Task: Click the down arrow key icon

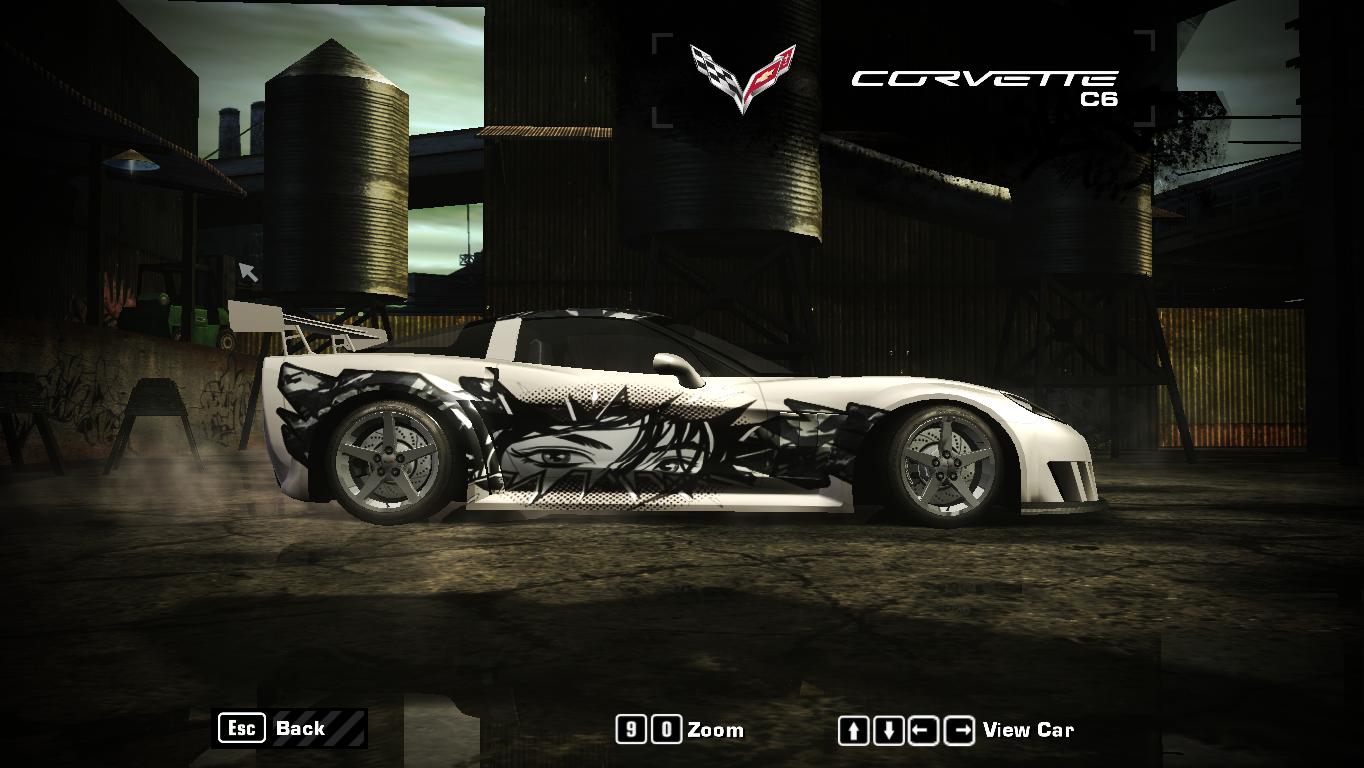Action: pyautogui.click(x=887, y=731)
